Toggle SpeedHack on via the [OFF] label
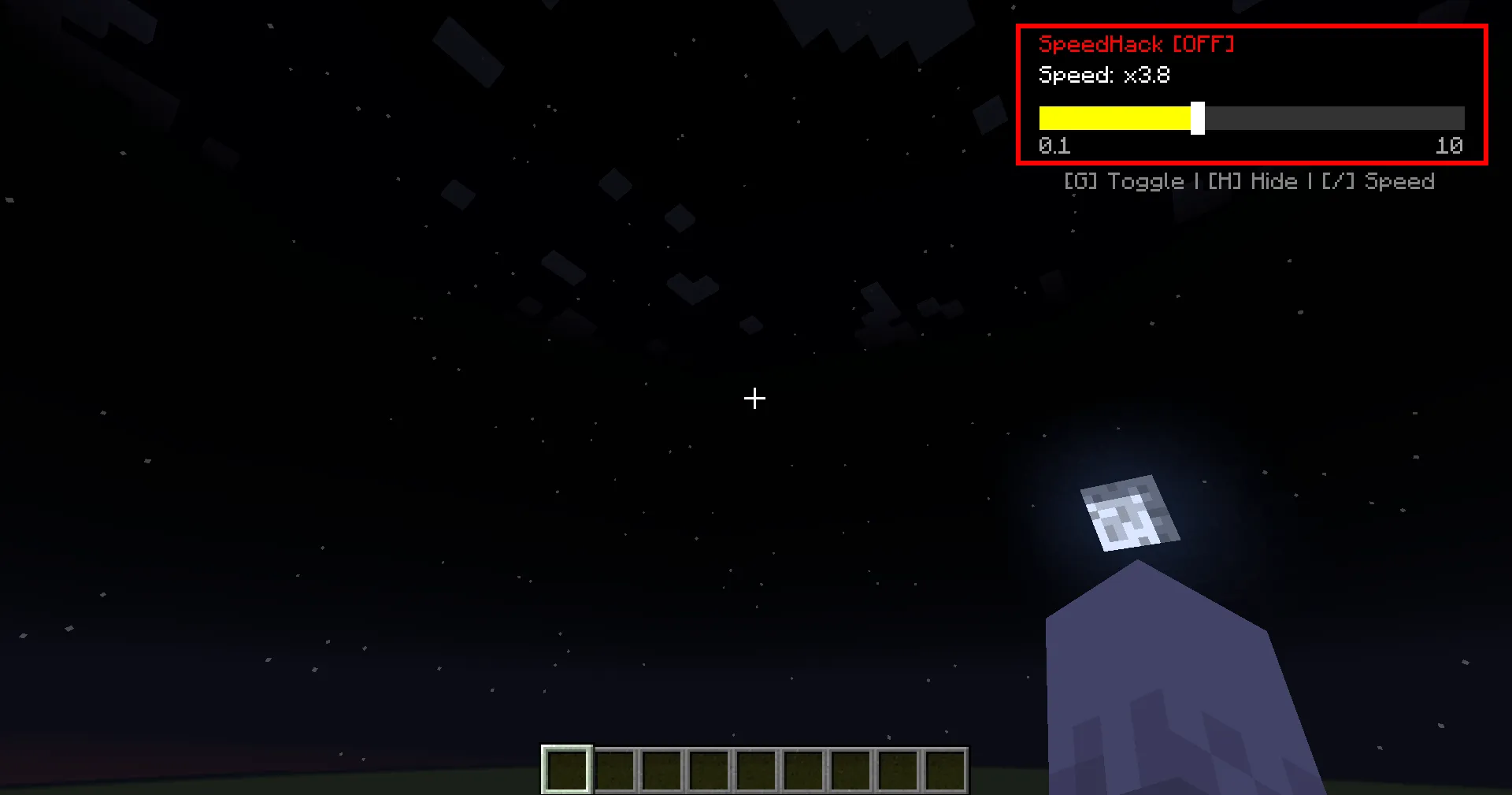 click(1204, 44)
